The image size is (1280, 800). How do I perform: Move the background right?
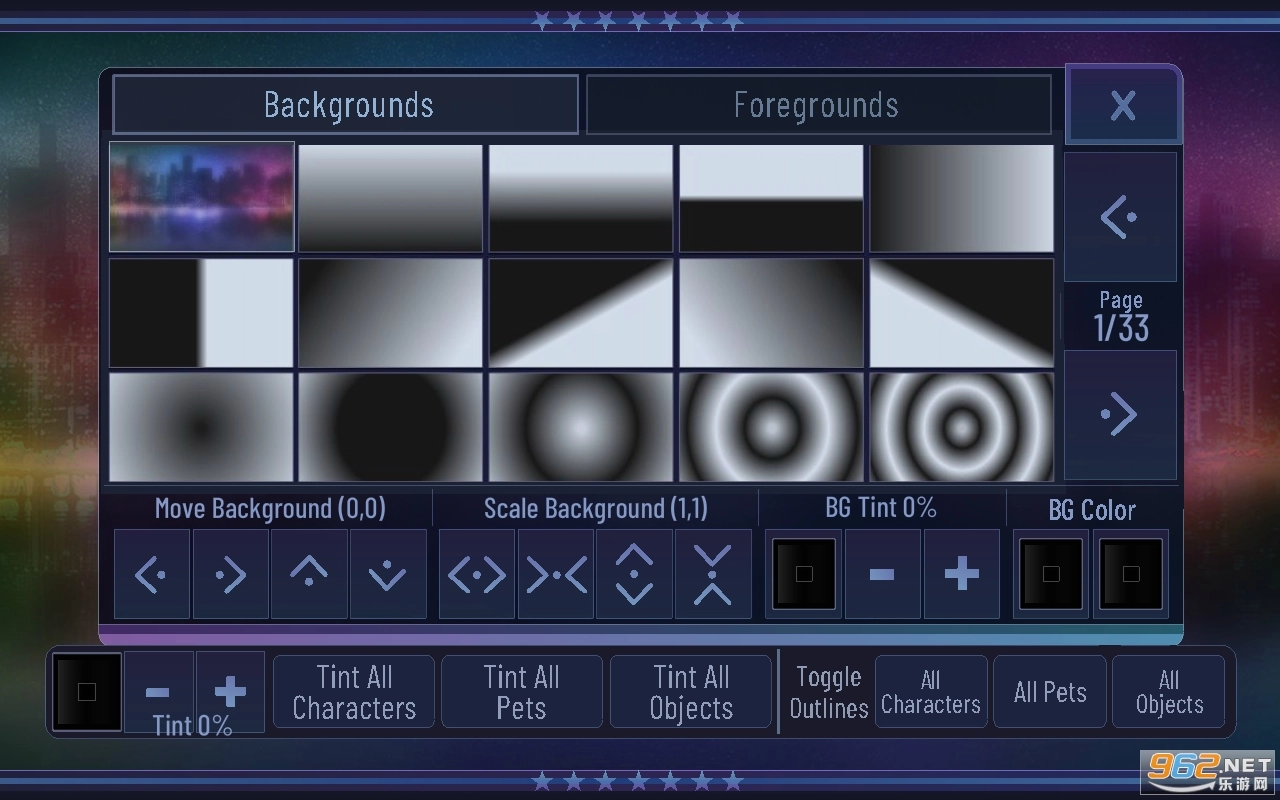click(230, 574)
